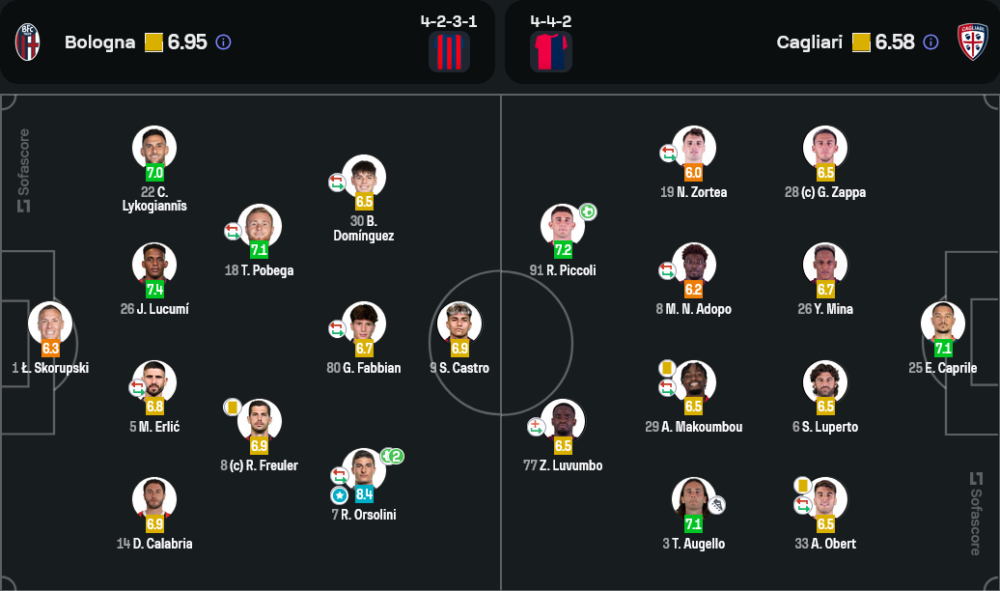Select T. Augello on the lineup

(694, 500)
